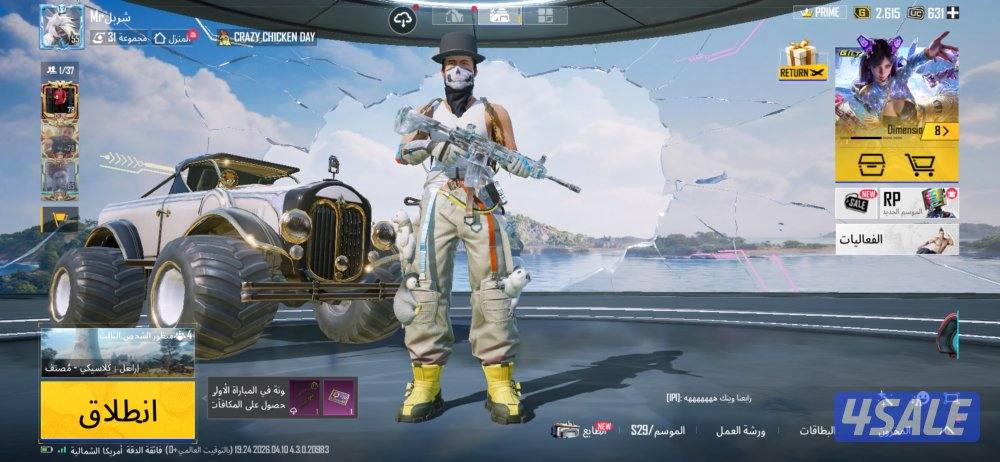Open the first-match rewards mission panel

tap(281, 398)
